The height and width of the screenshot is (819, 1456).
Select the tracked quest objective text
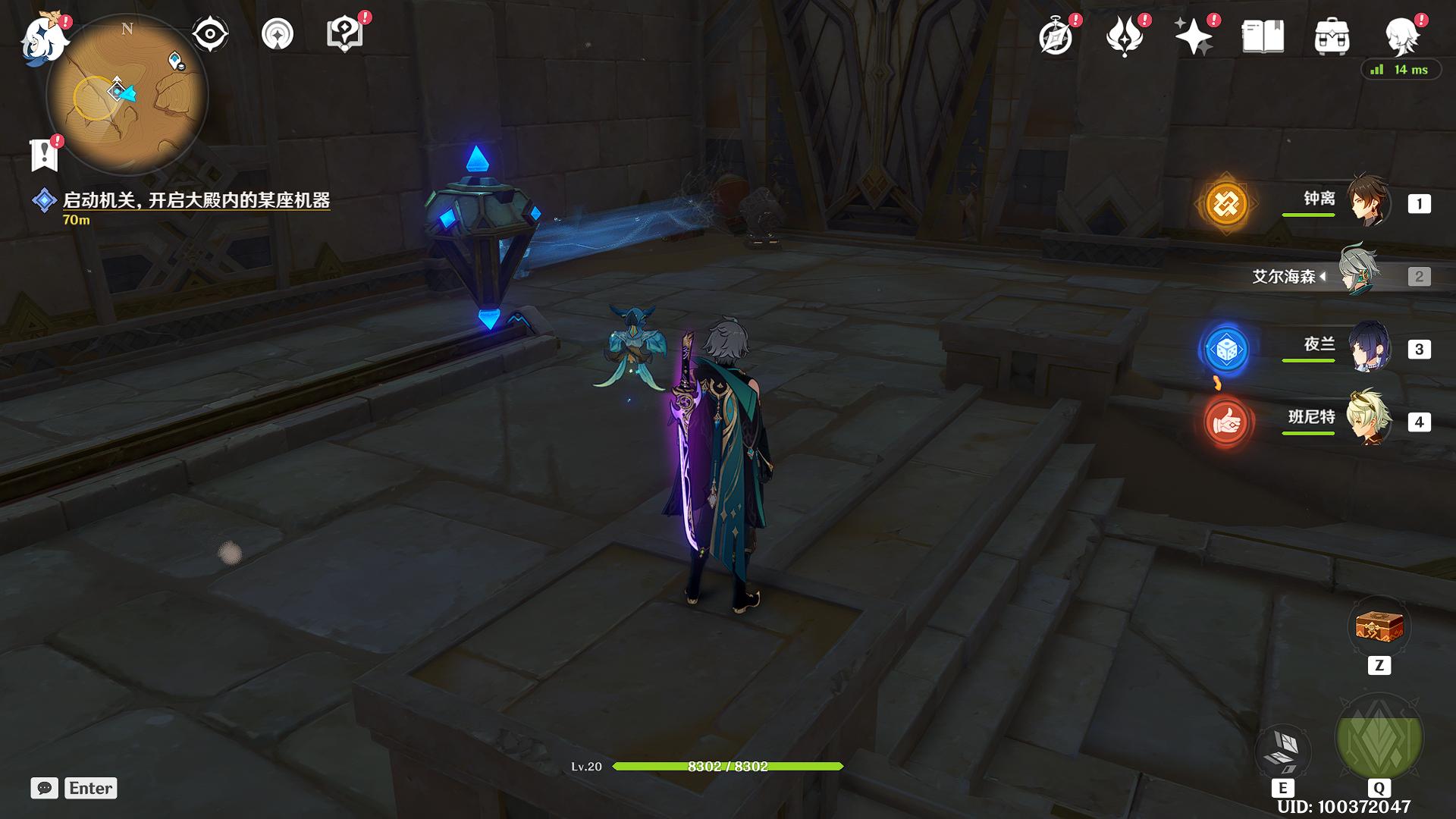pyautogui.click(x=196, y=200)
